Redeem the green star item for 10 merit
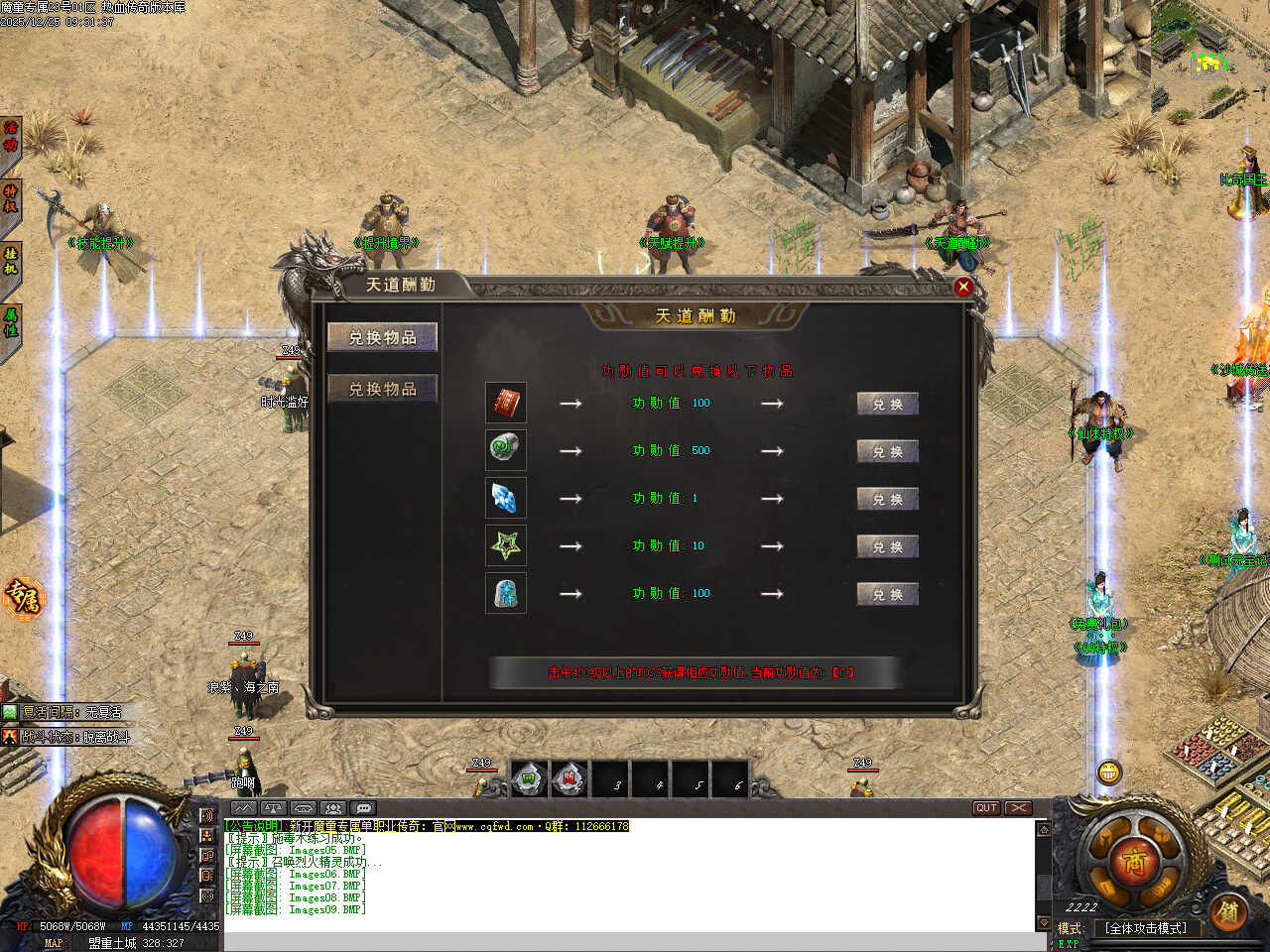 pyautogui.click(x=887, y=546)
